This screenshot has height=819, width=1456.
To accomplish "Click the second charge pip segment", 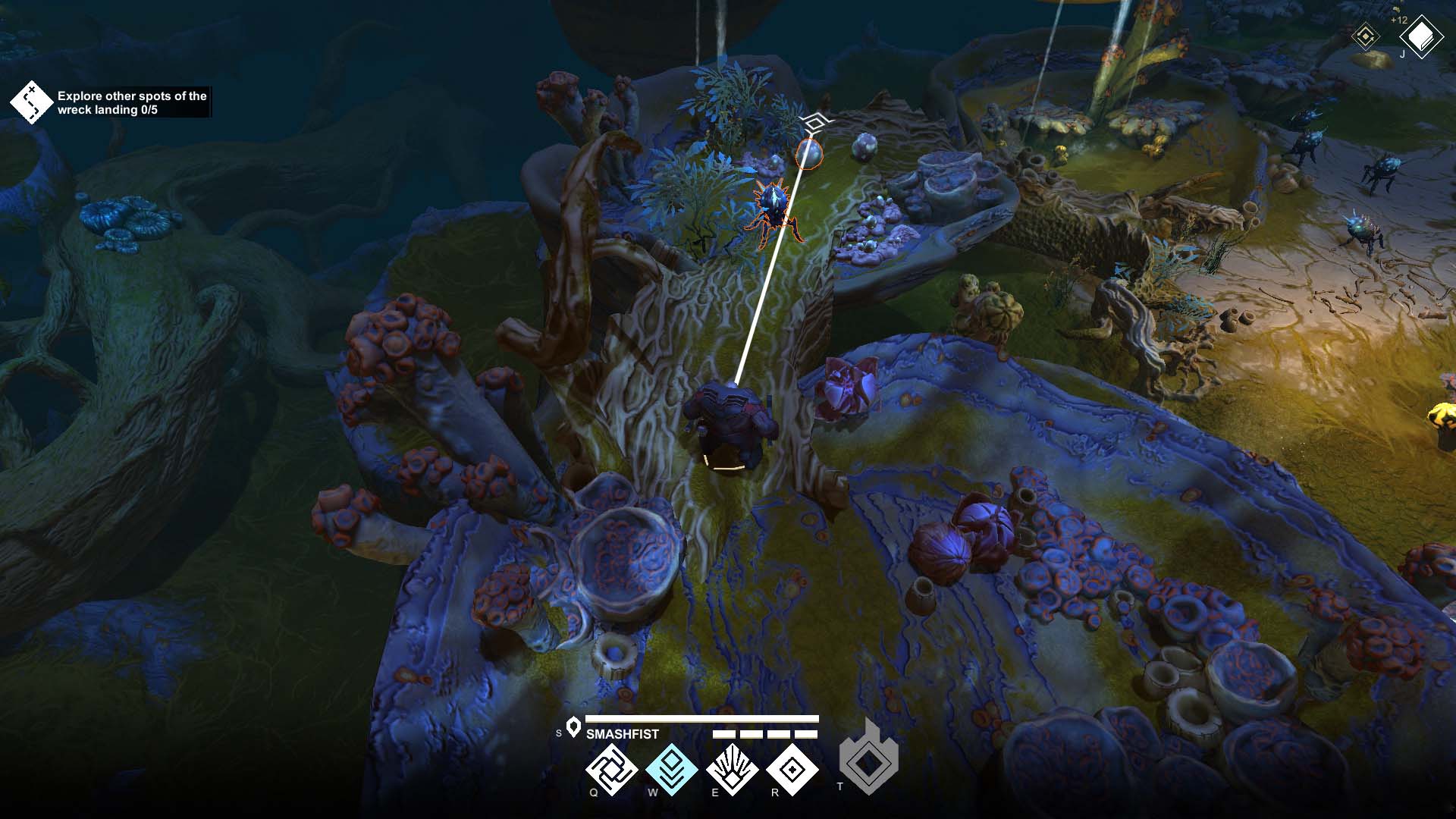I will (751, 734).
